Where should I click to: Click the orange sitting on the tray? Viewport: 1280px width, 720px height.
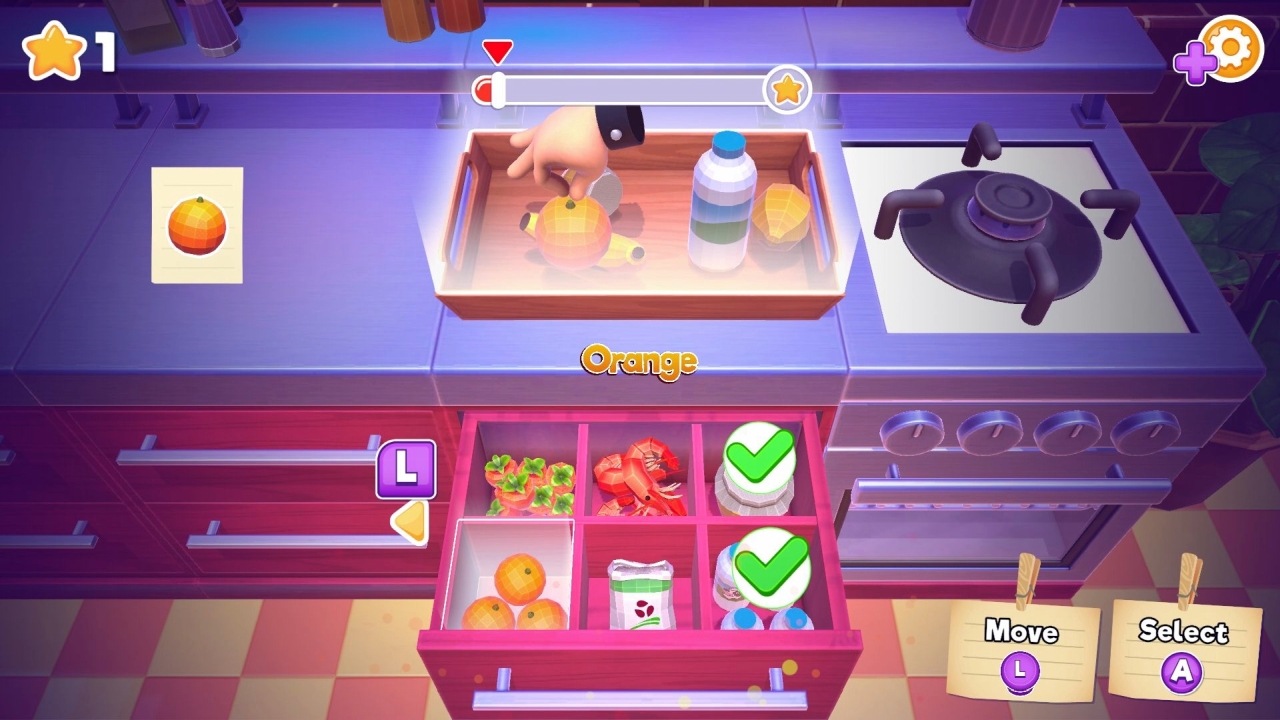pos(575,230)
